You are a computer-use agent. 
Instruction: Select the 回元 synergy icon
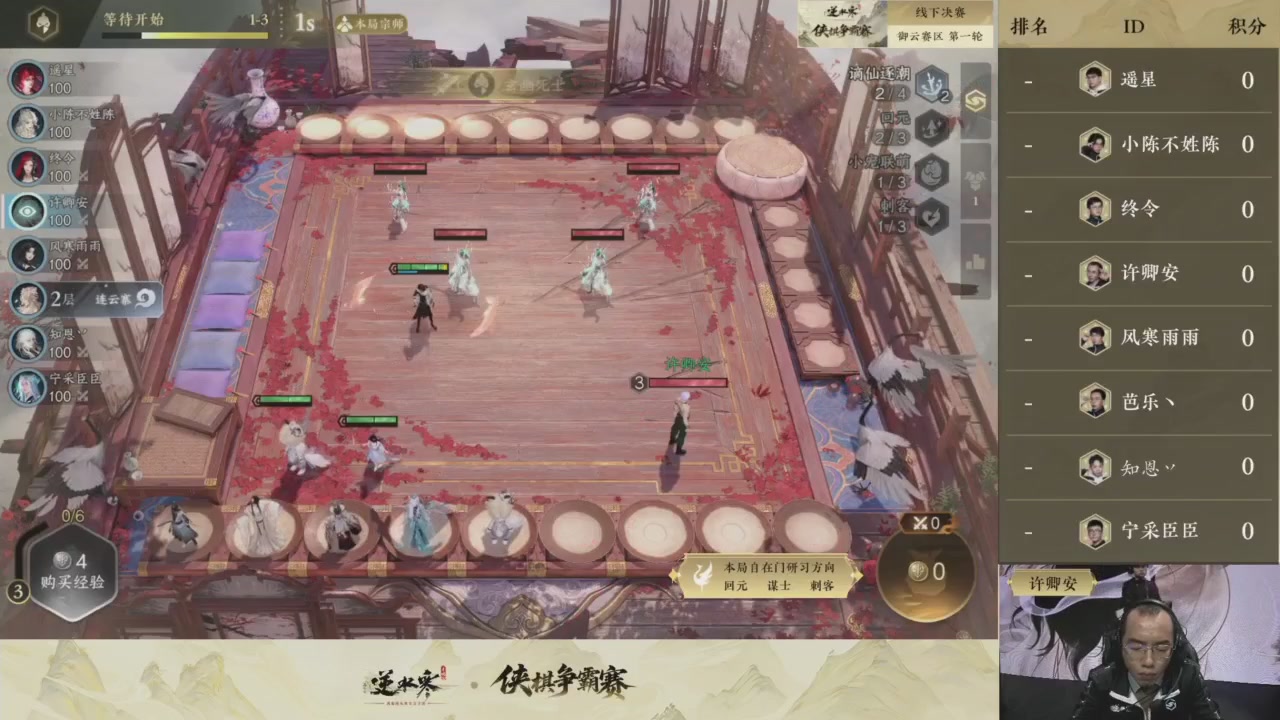coord(930,128)
